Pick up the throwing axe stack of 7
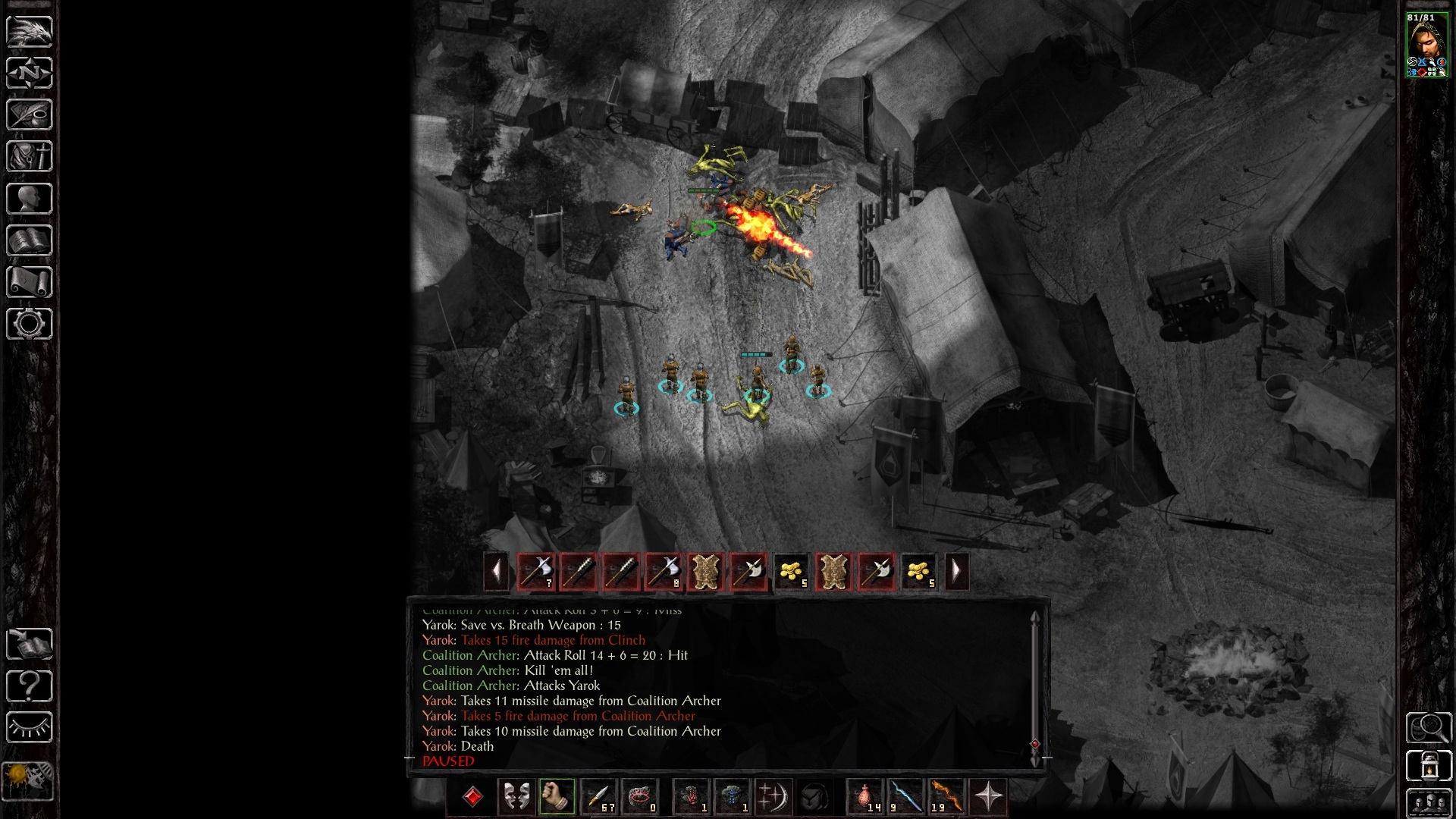 click(x=536, y=571)
